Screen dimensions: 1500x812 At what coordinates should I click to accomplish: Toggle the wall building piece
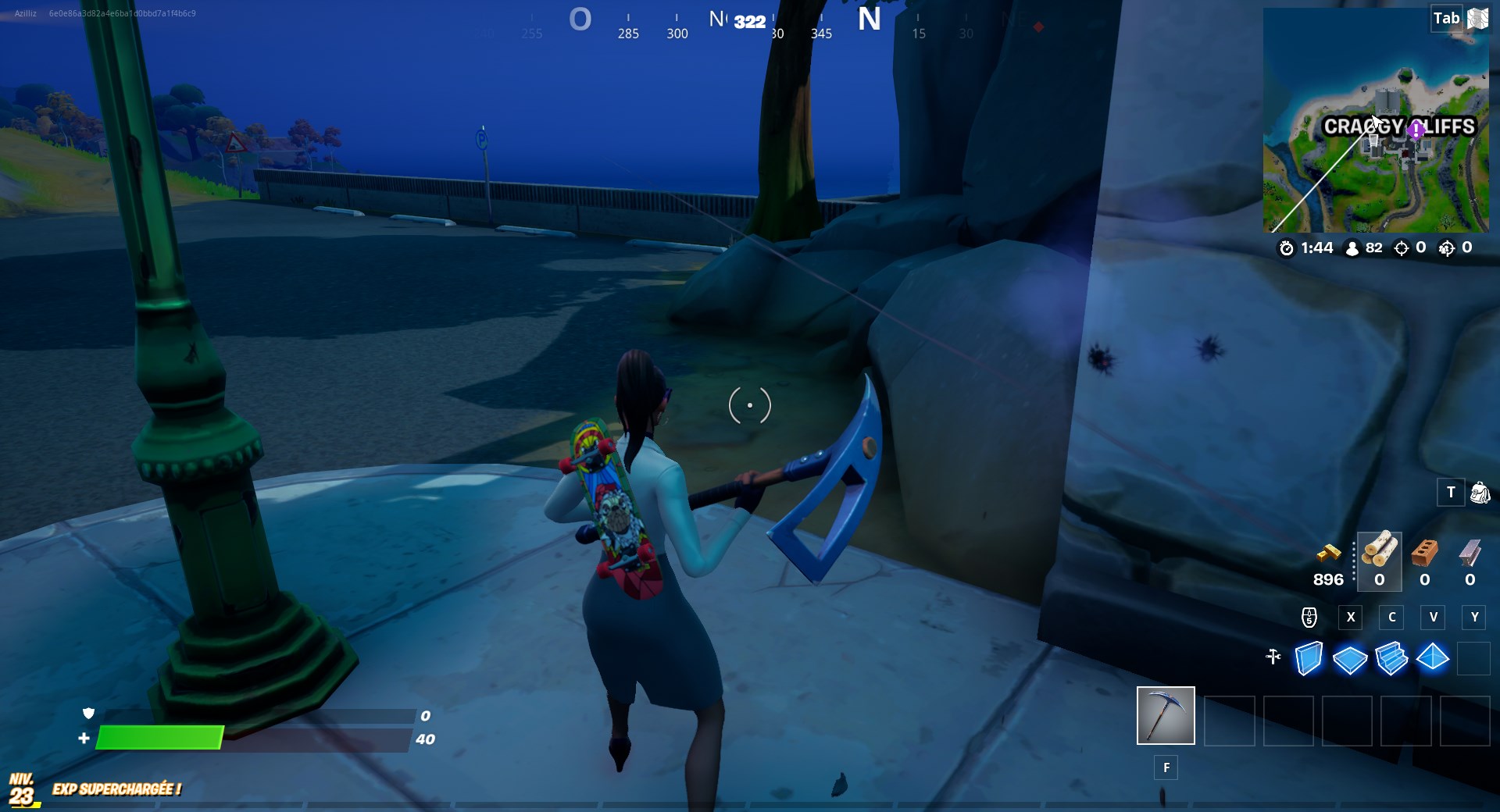1309,660
